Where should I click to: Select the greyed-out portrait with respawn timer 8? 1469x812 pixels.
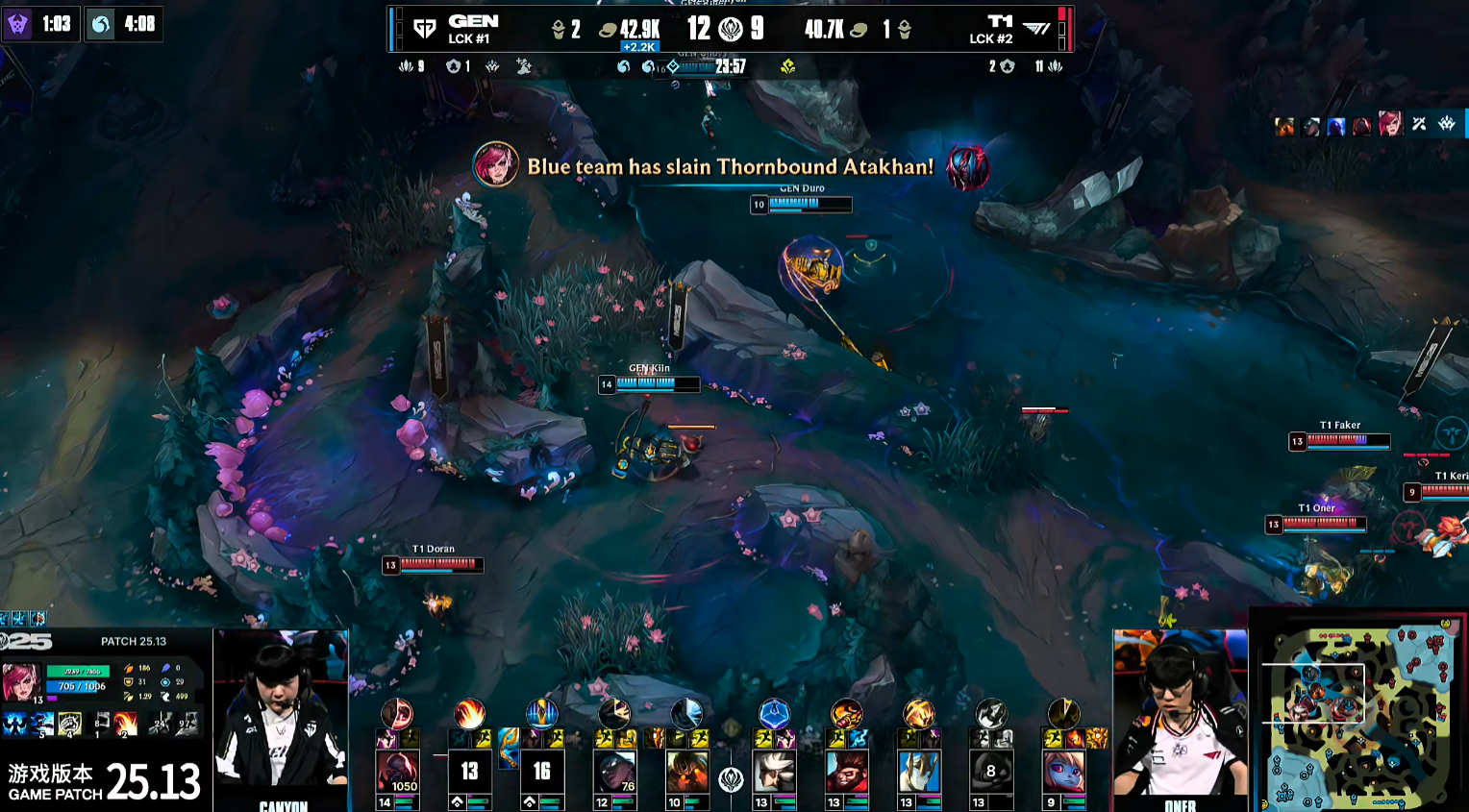990,773
